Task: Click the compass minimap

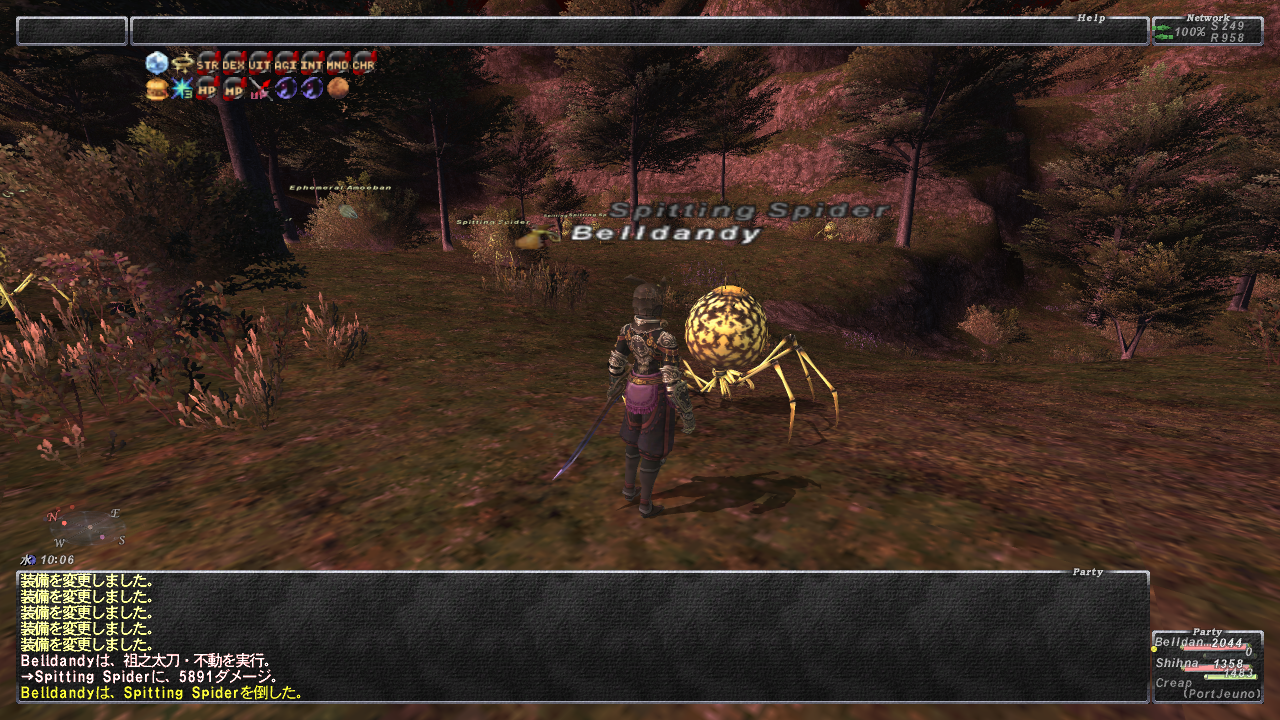Action: 87,527
